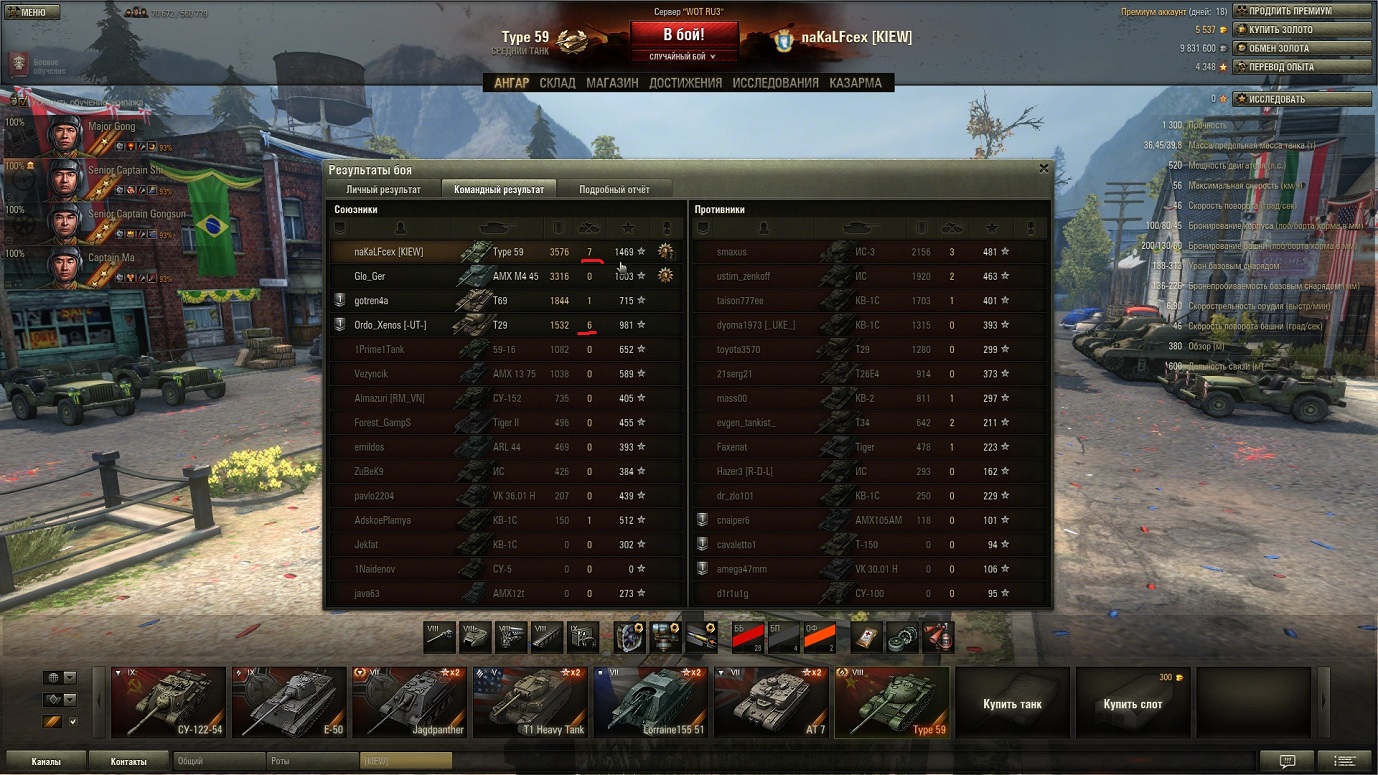Open the Случайный бой battle type dropdown

pos(683,57)
